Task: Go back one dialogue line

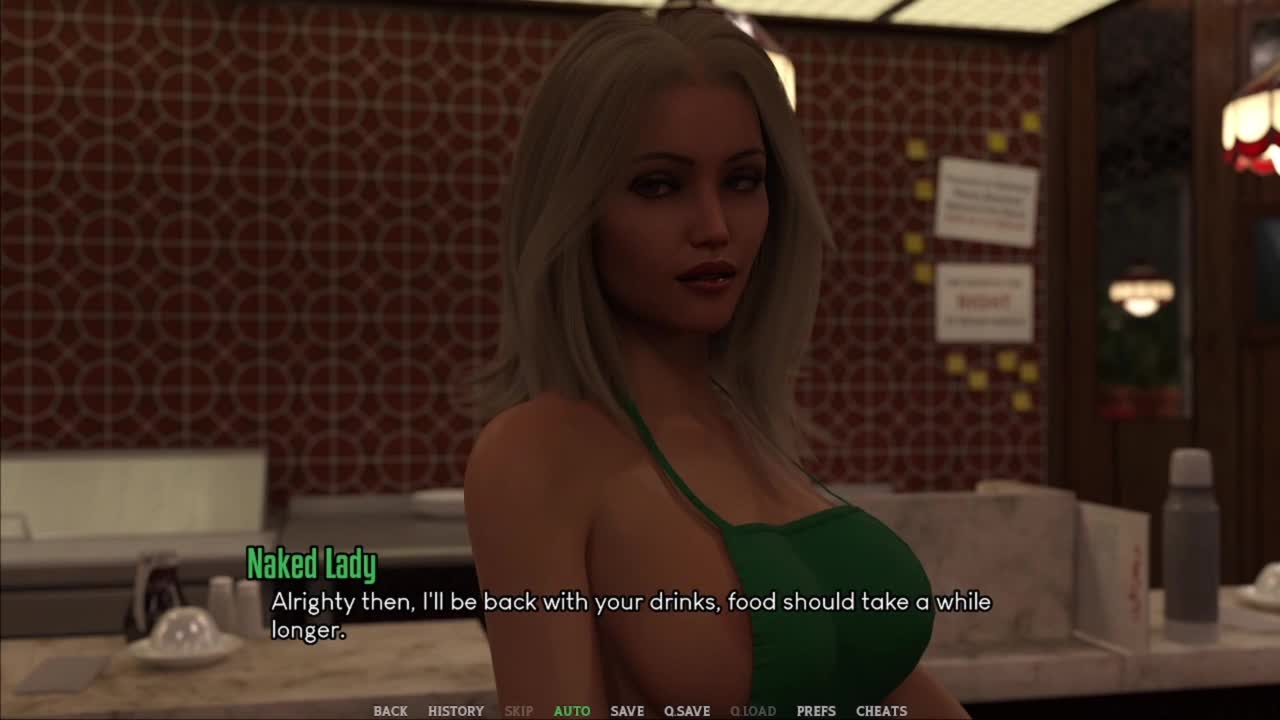Action: [x=390, y=711]
